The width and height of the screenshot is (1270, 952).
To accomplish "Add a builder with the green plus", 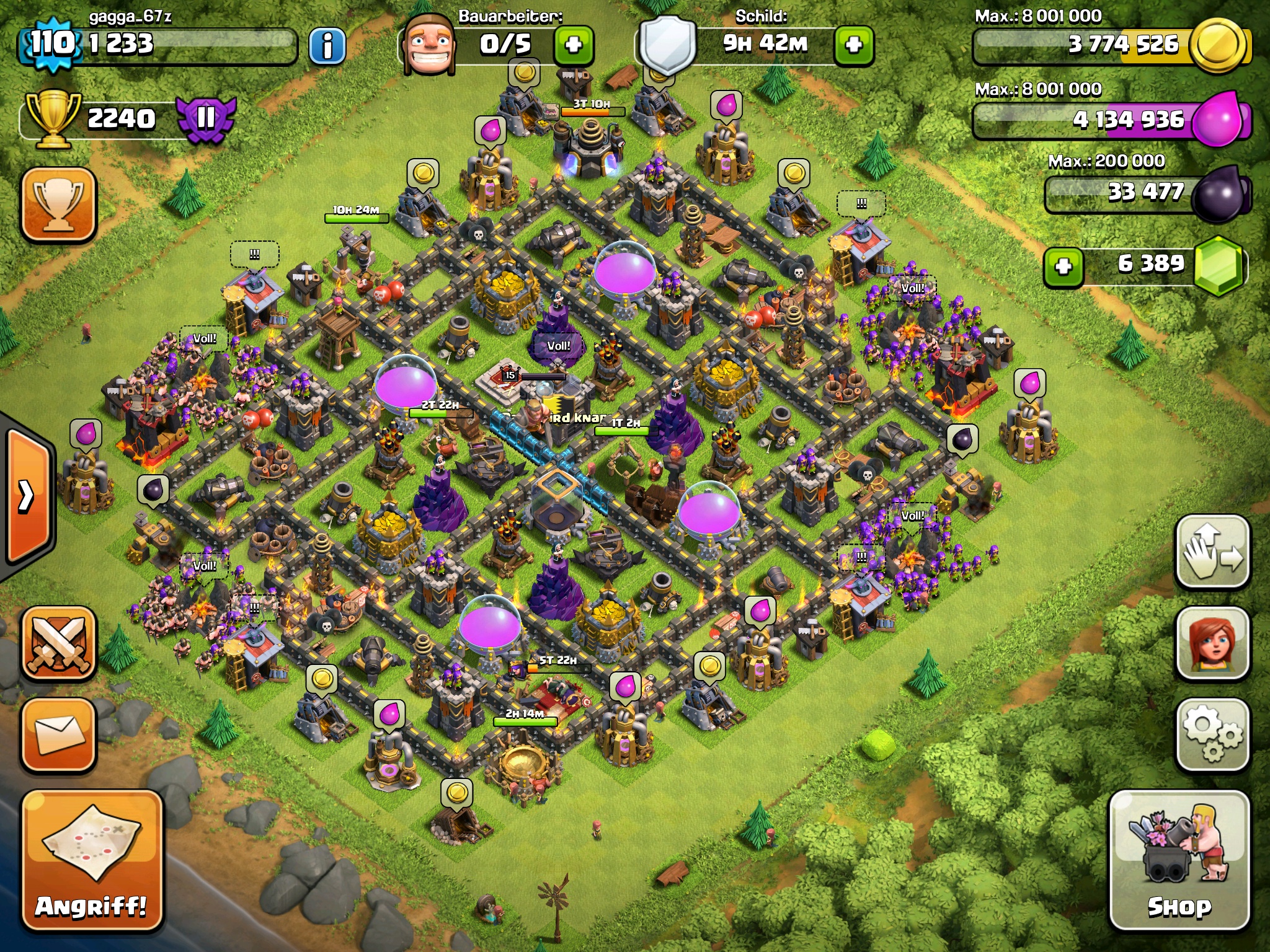I will pyautogui.click(x=574, y=45).
